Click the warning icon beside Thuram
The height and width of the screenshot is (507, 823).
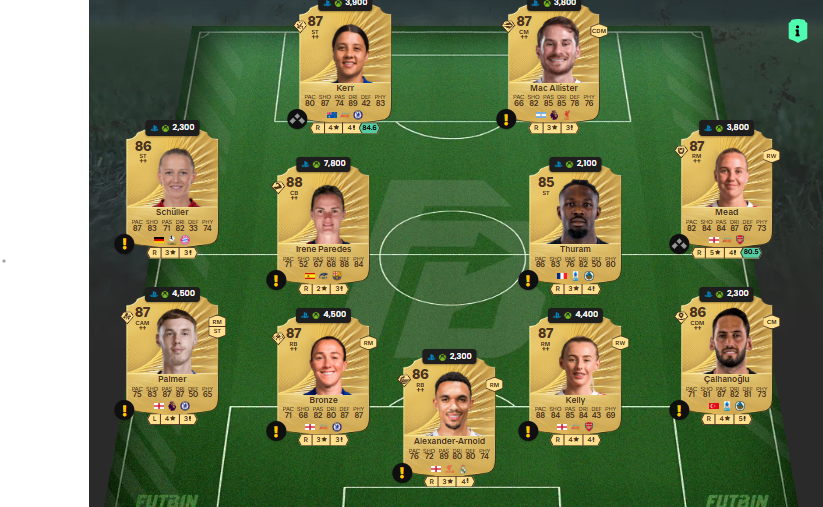528,280
